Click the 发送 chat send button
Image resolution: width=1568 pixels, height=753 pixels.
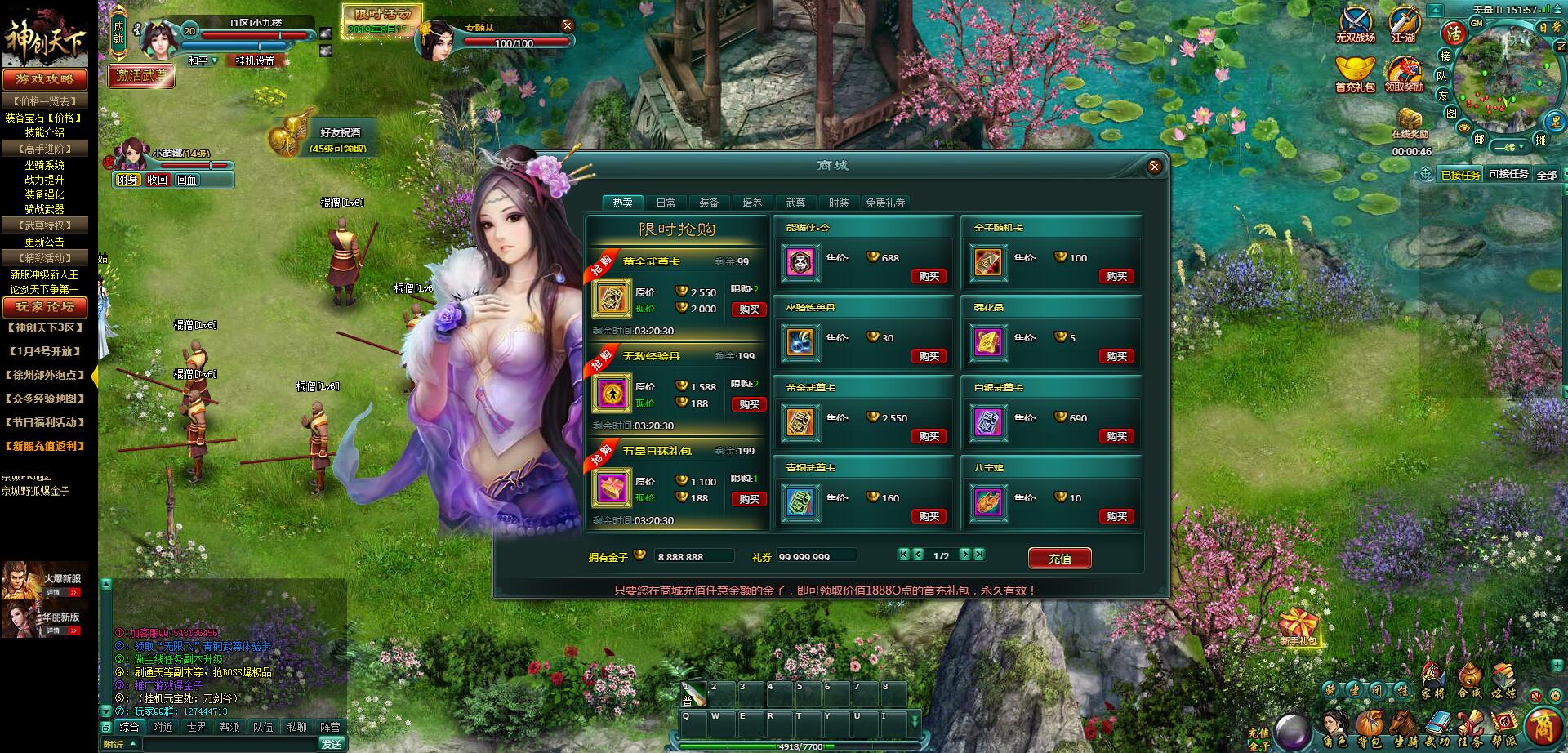332,744
